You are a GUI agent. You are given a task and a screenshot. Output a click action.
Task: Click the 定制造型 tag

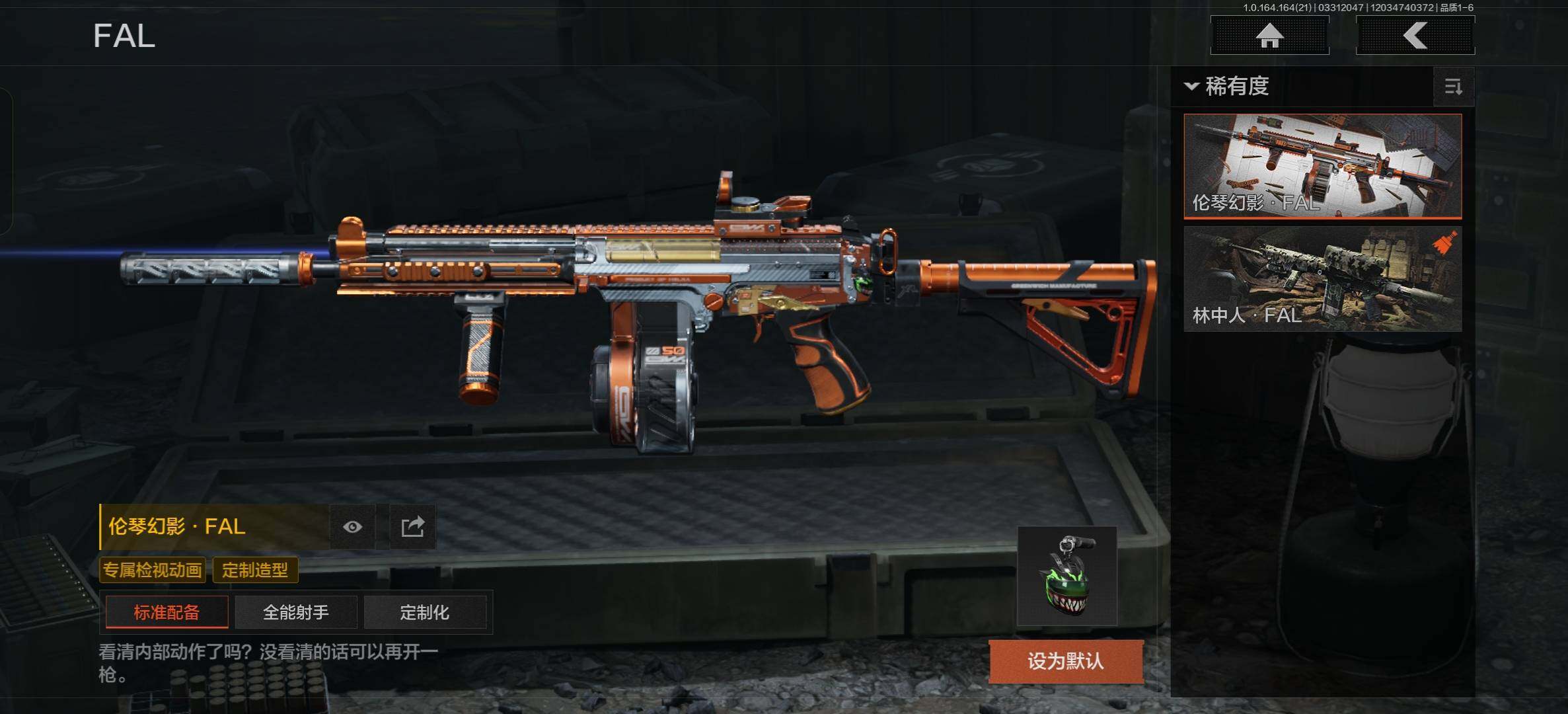coord(255,570)
